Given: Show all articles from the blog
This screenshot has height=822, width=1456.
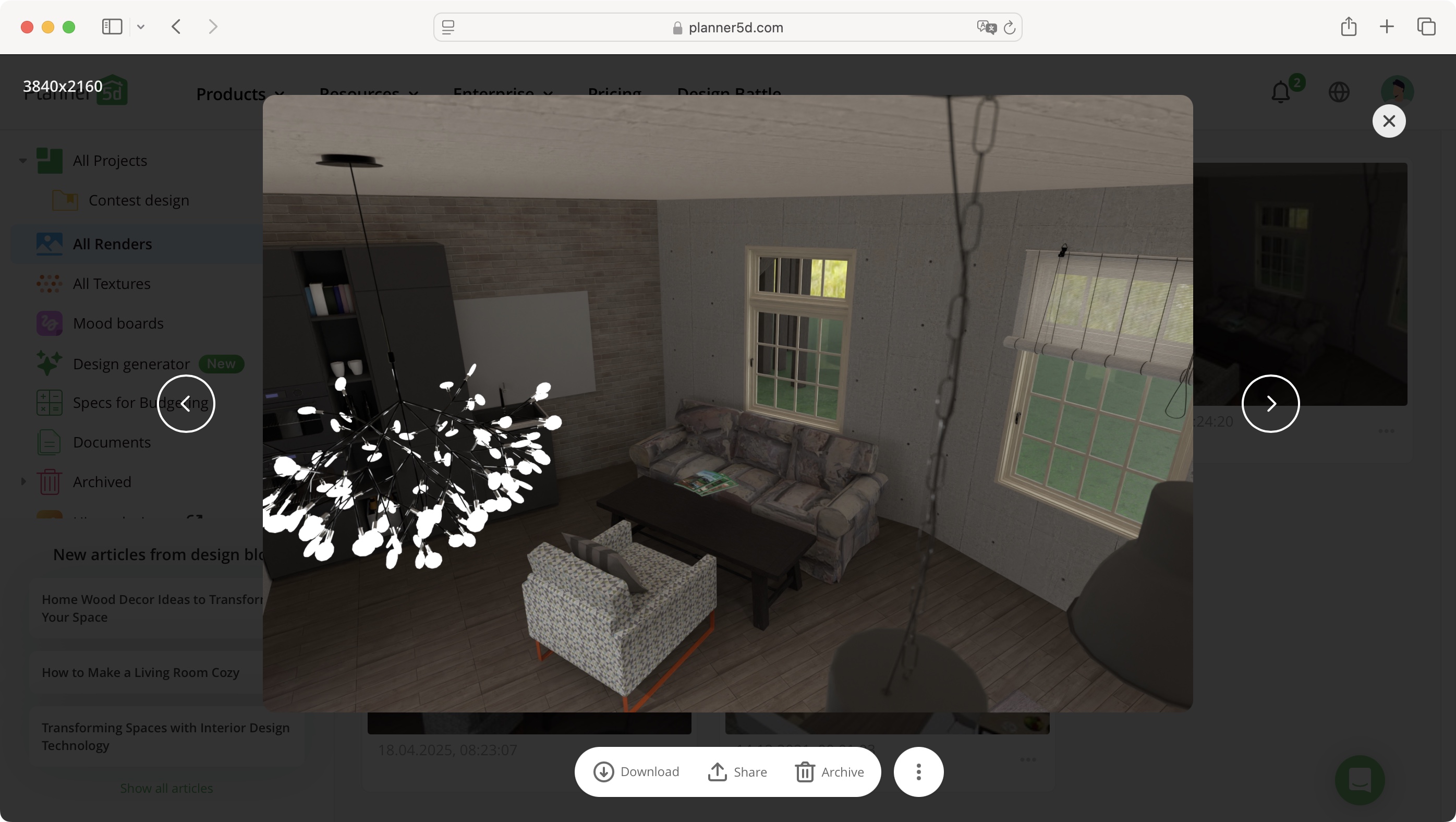Looking at the screenshot, I should 166,788.
